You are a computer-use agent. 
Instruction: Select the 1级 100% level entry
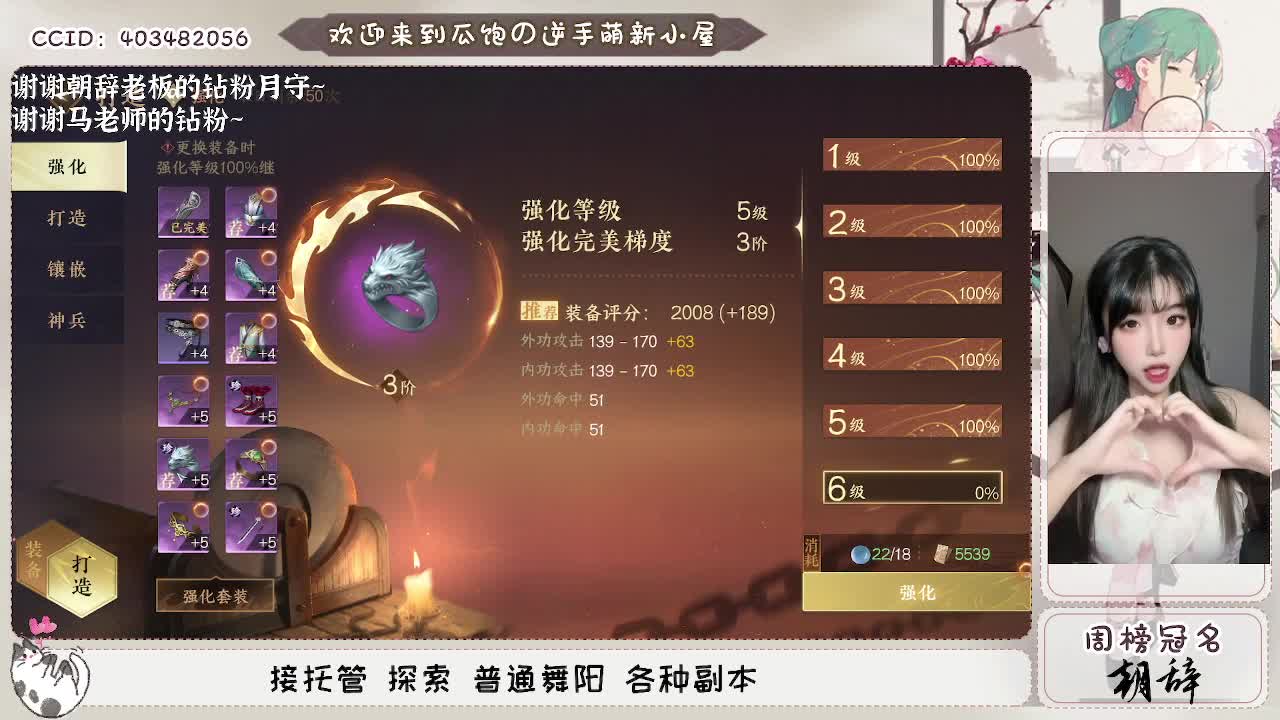pos(910,156)
